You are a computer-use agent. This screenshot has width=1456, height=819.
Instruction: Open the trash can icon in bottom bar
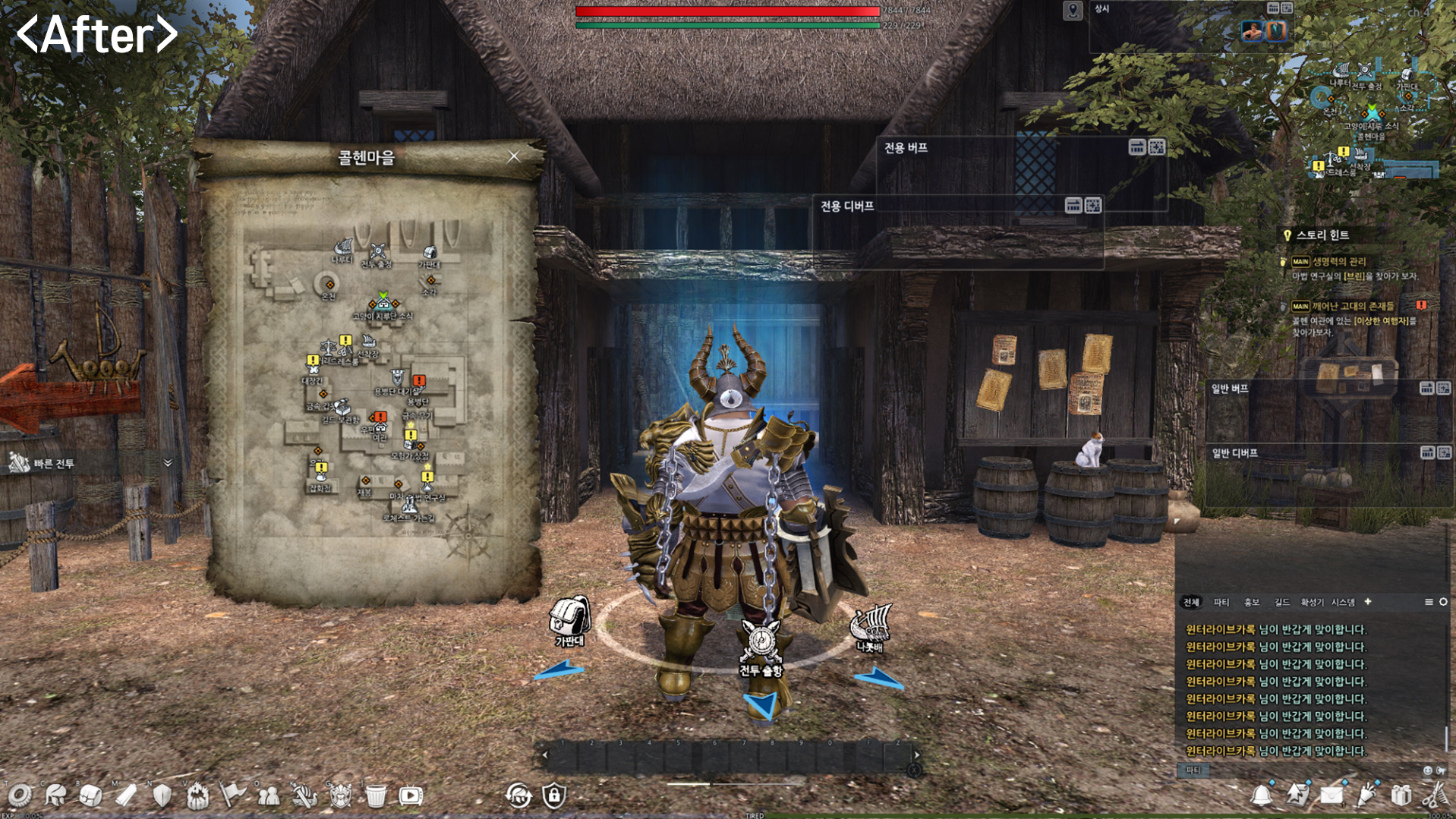(x=376, y=795)
